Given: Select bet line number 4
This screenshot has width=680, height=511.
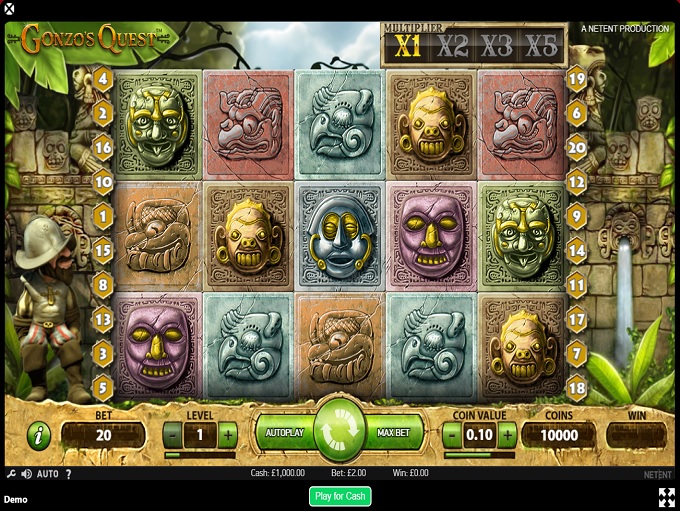Looking at the screenshot, I should (103, 78).
